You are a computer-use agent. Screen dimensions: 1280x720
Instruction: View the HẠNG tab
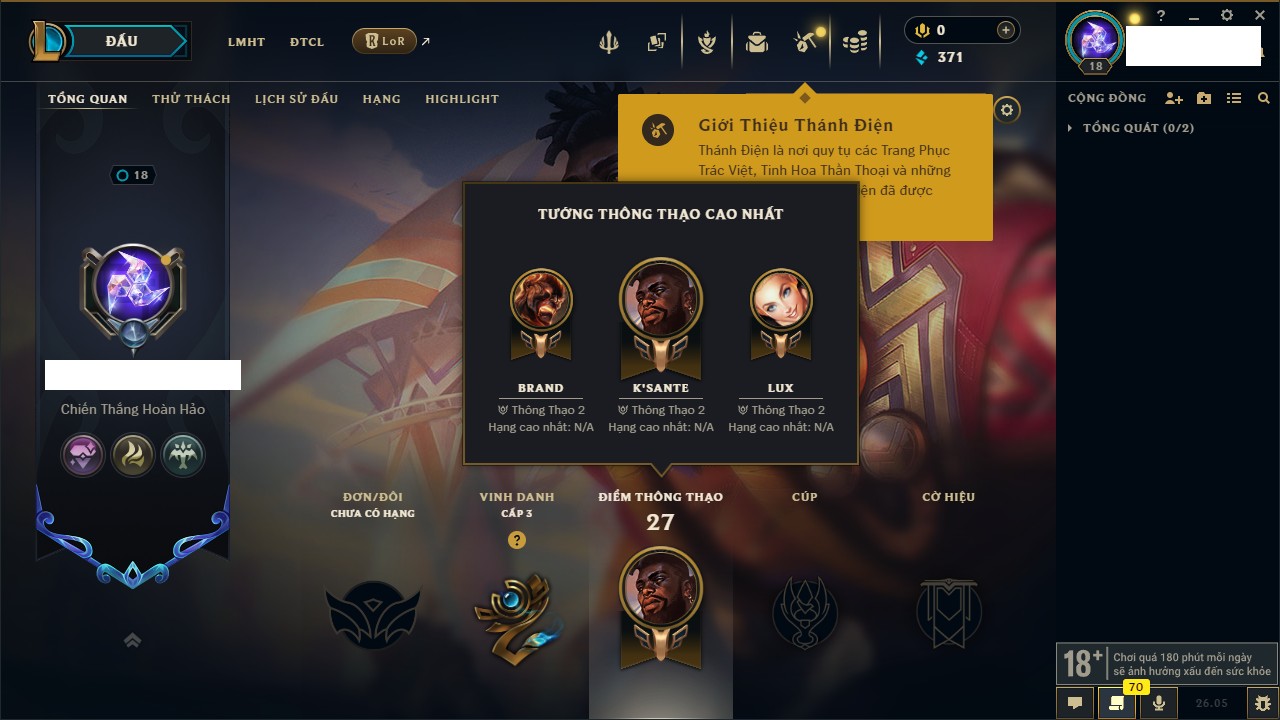(381, 99)
